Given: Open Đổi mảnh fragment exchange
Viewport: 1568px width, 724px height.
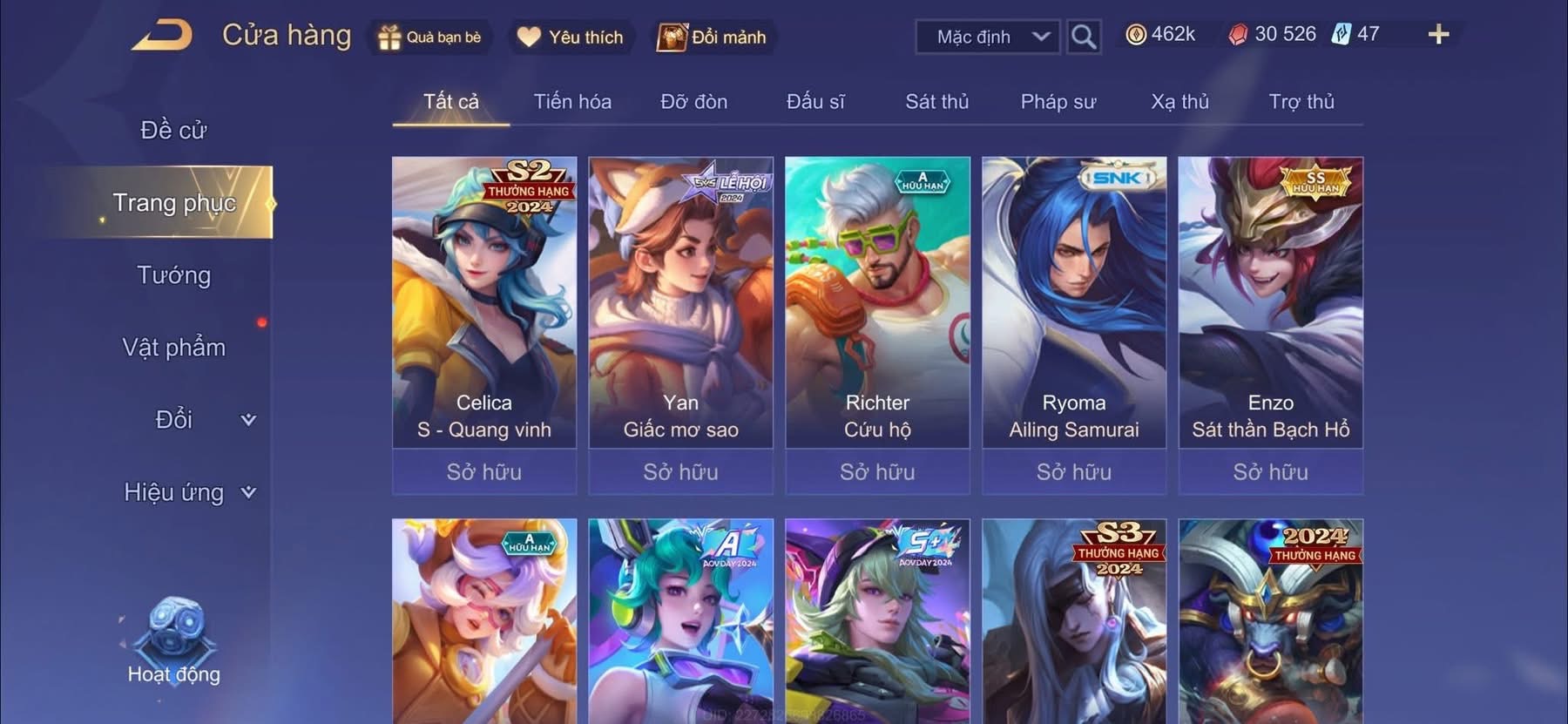Looking at the screenshot, I should pos(713,37).
